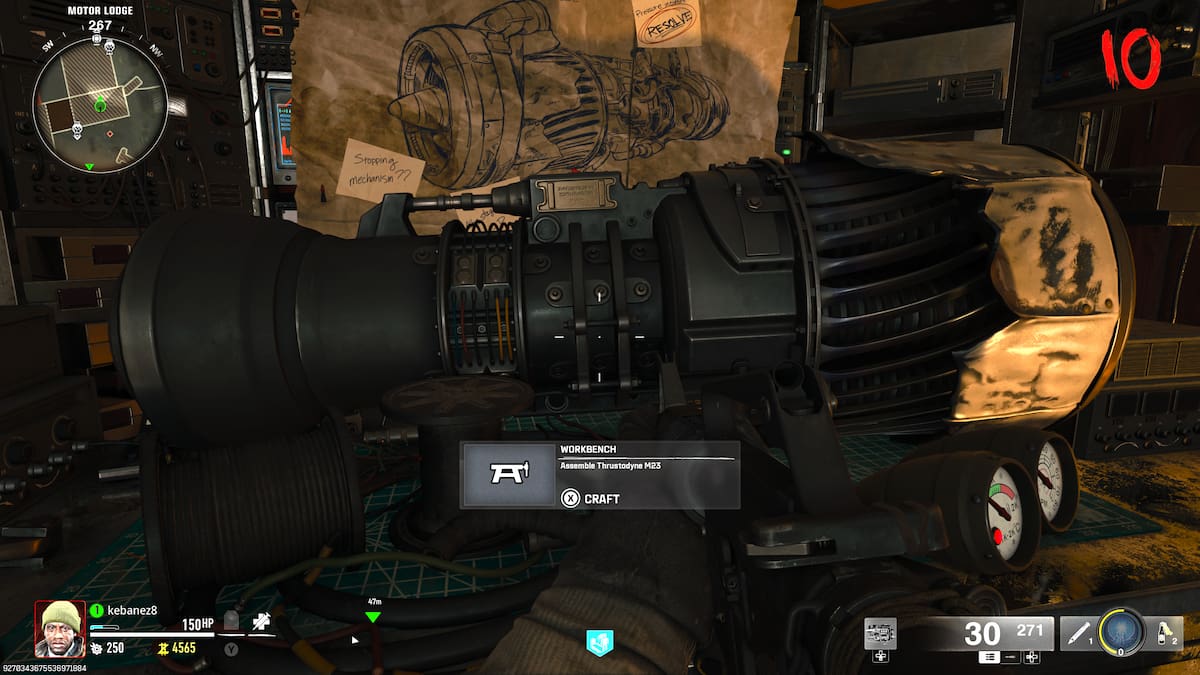This screenshot has height=675, width=1200.
Task: Click the kebanez8 player portrait
Action: point(60,627)
